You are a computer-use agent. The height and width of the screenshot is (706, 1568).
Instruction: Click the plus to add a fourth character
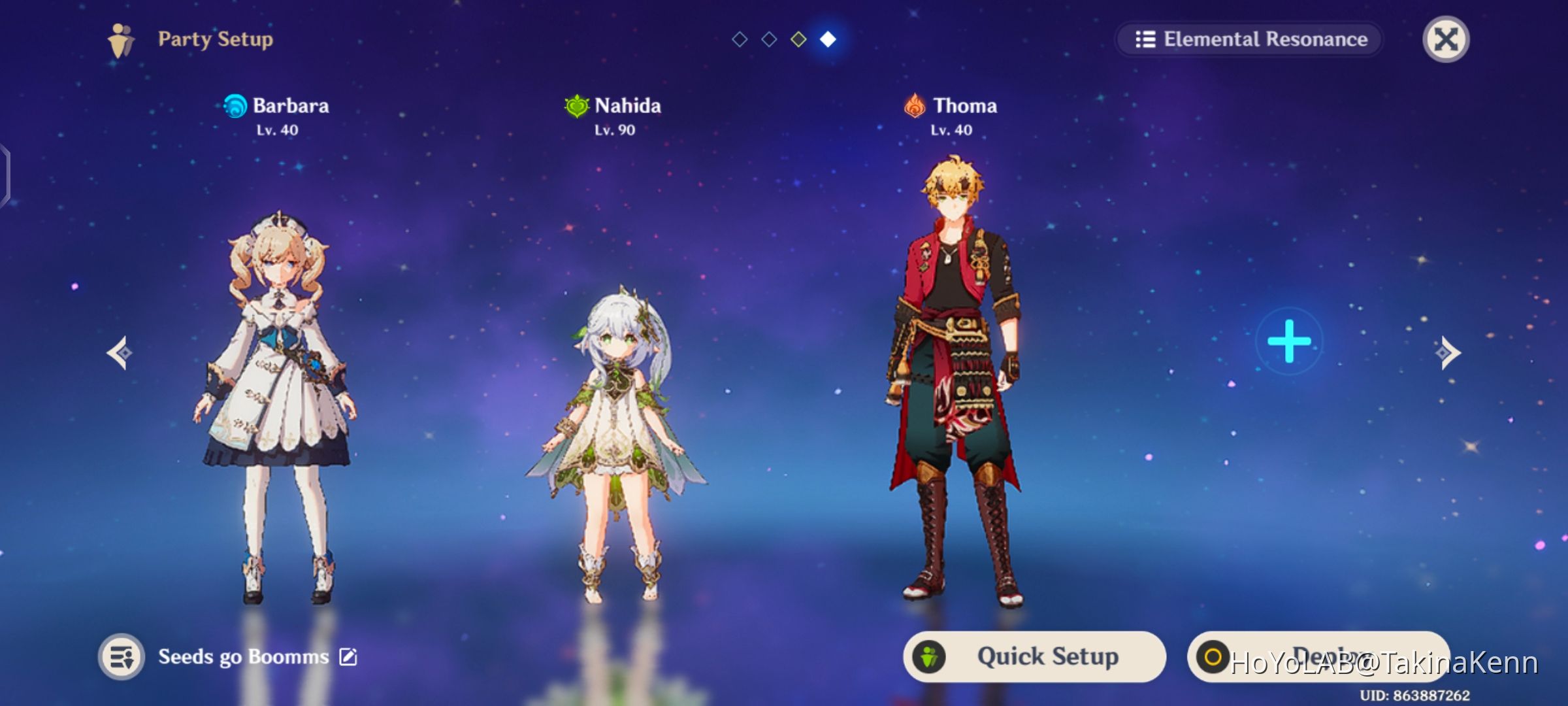click(x=1288, y=340)
